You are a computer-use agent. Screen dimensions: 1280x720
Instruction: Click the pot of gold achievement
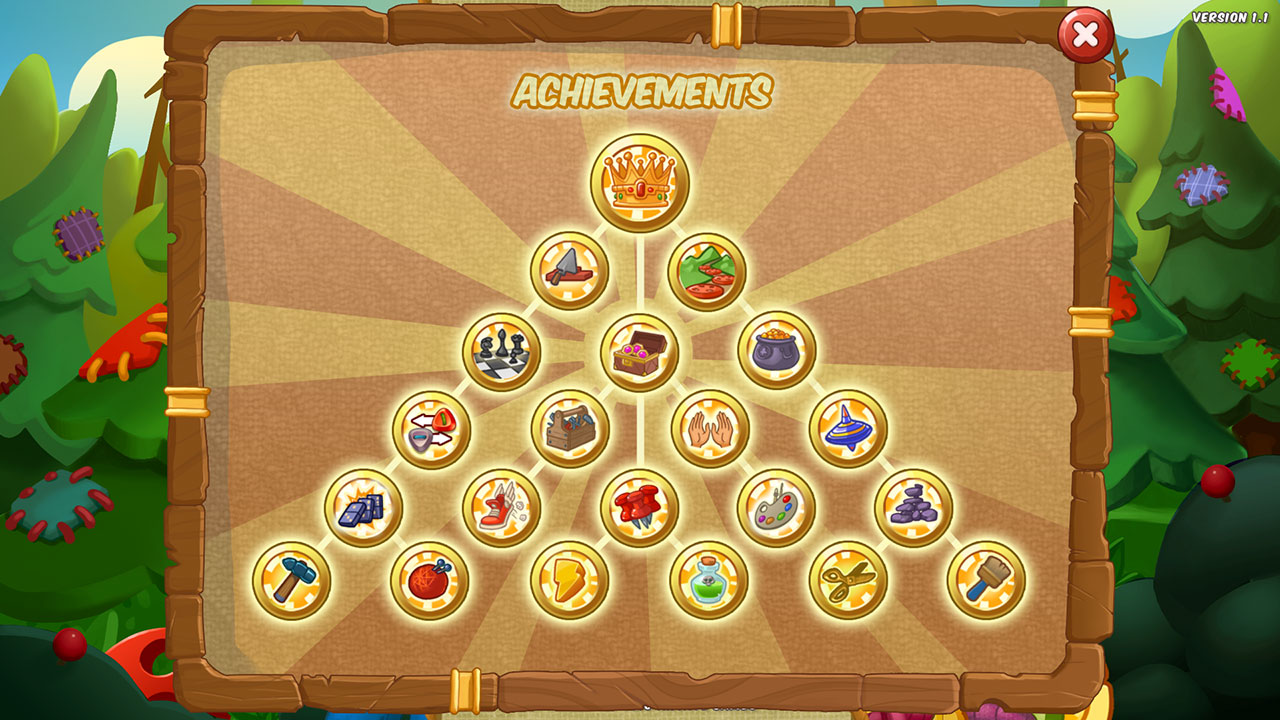pos(777,350)
